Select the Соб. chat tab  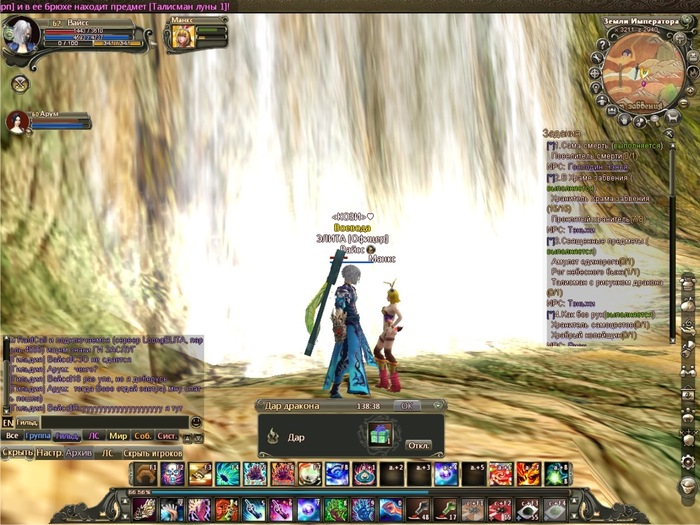pos(143,436)
